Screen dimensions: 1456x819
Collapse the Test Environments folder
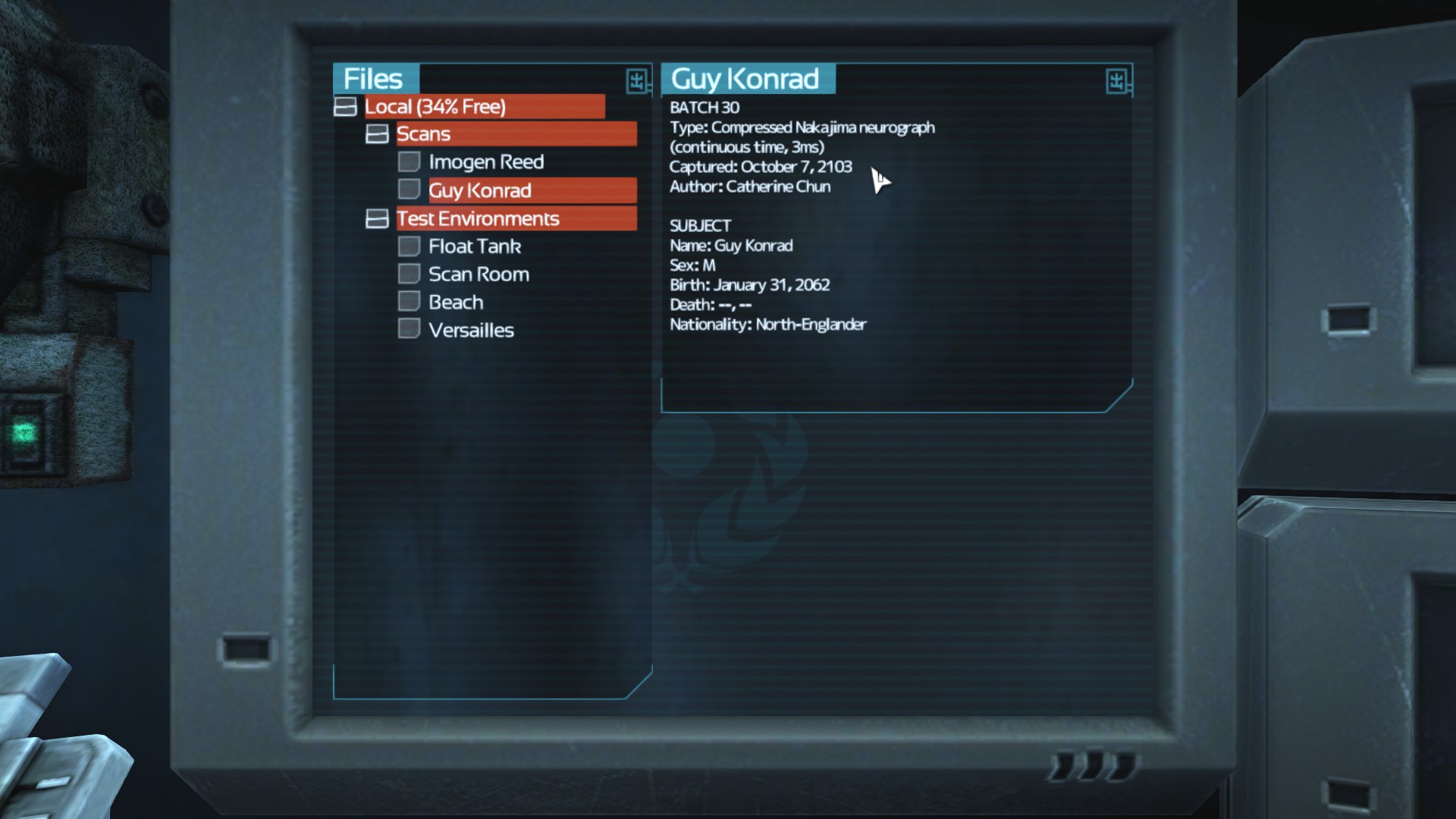tap(377, 219)
